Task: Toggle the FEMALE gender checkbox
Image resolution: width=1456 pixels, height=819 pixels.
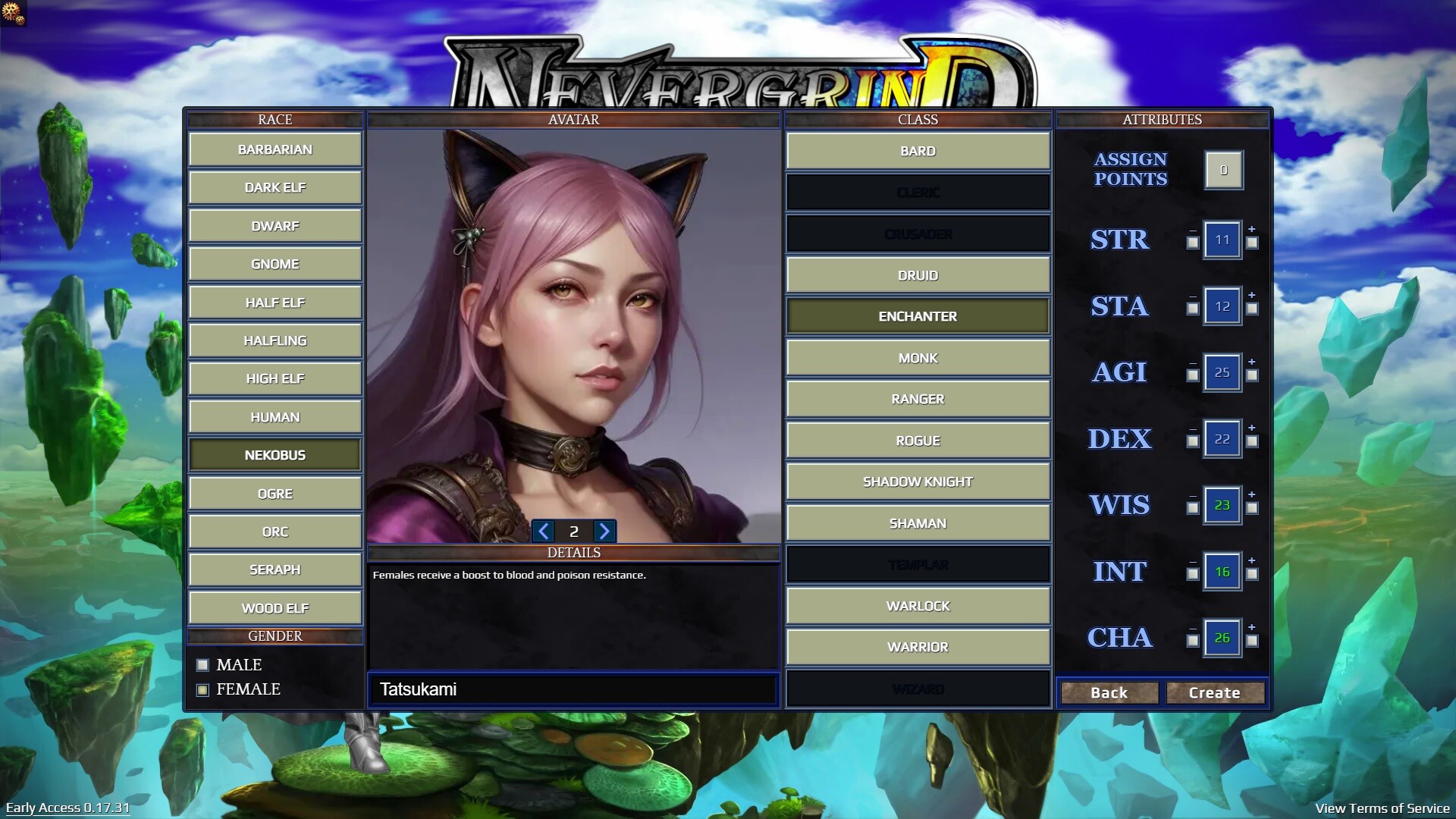Action: point(202,689)
